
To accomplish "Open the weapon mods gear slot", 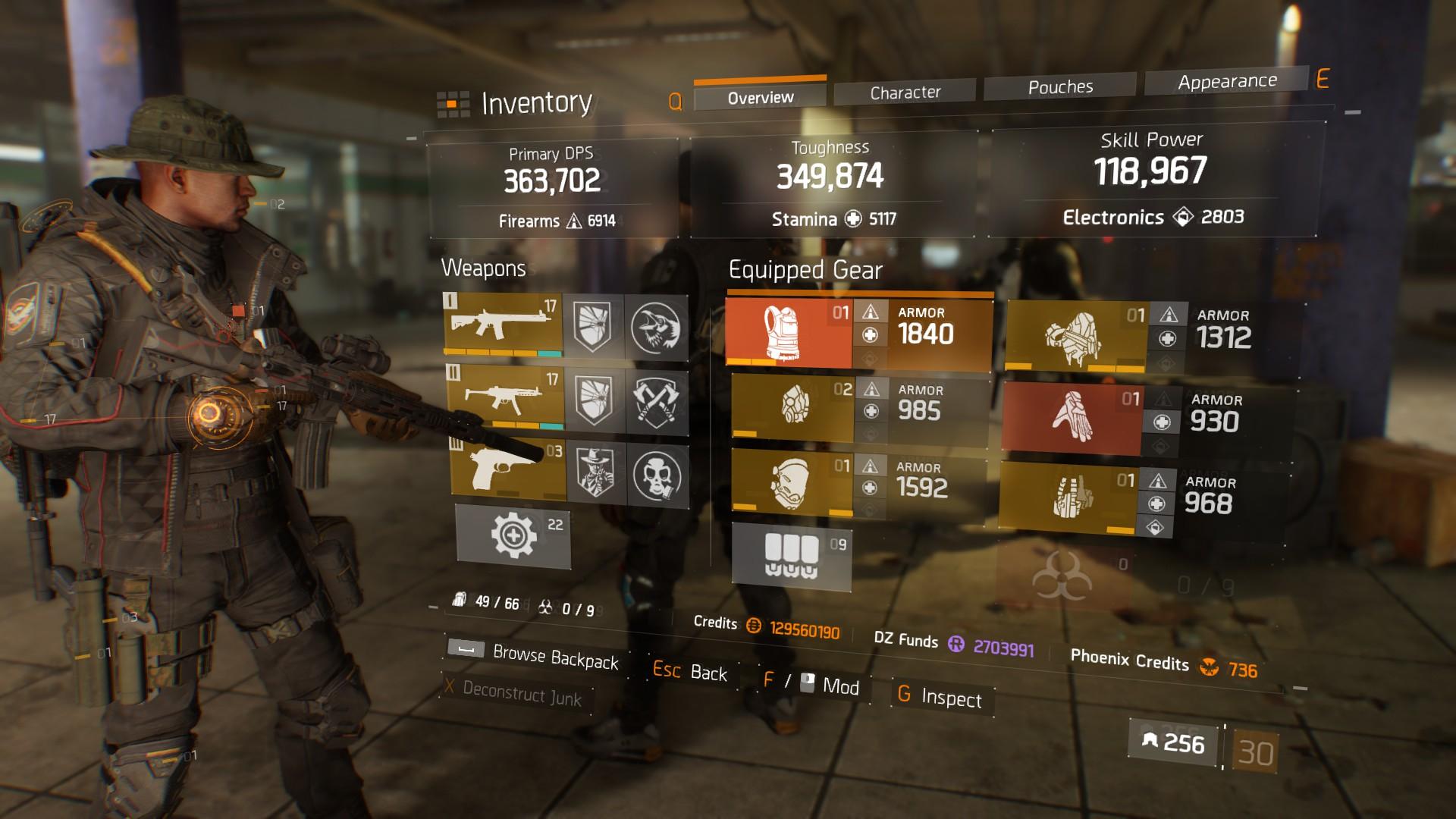I will coord(513,536).
